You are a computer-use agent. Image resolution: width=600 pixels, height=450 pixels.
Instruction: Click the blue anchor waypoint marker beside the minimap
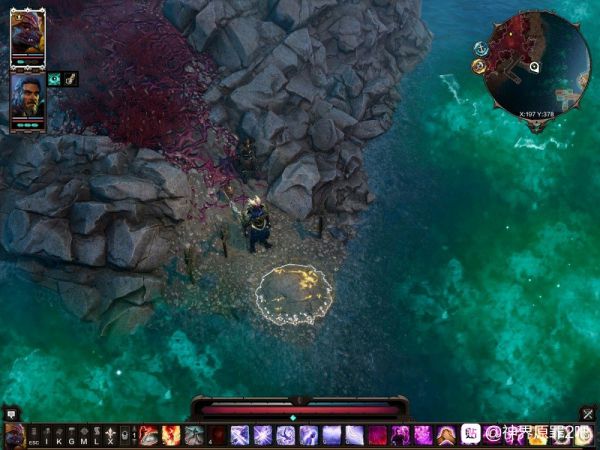[481, 48]
